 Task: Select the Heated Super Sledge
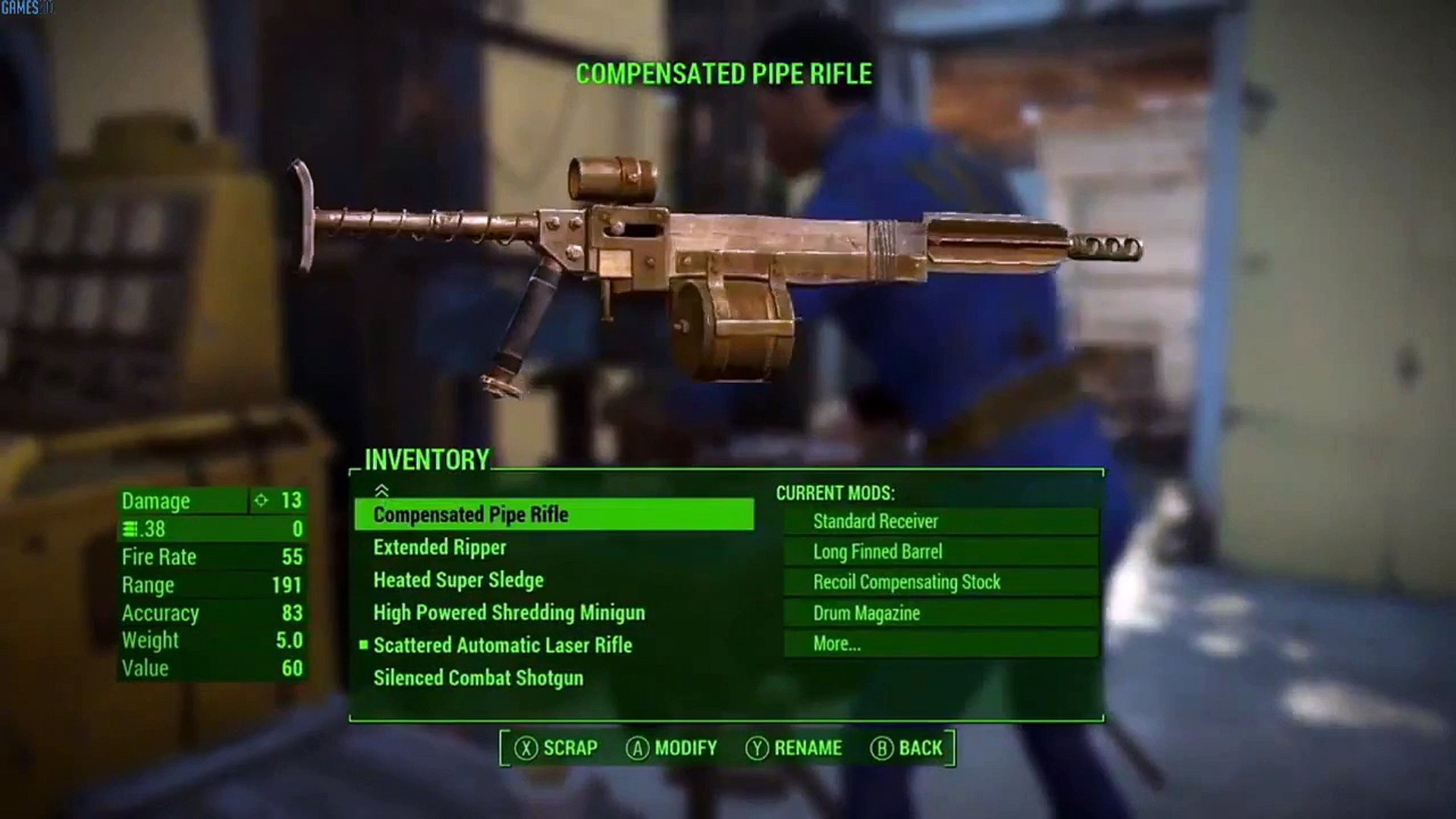pos(458,580)
